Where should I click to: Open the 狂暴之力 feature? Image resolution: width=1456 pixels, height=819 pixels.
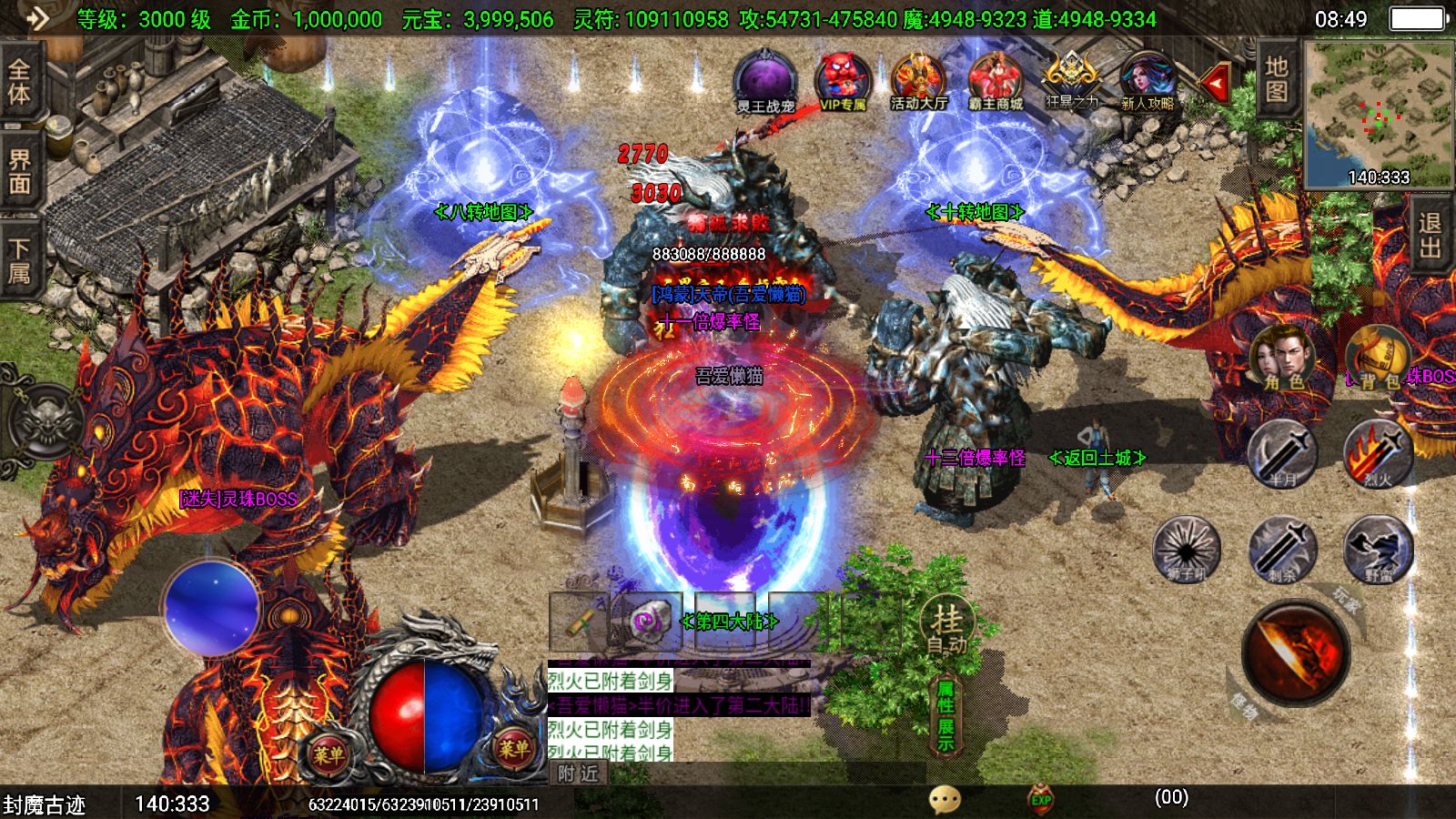[x=1071, y=80]
